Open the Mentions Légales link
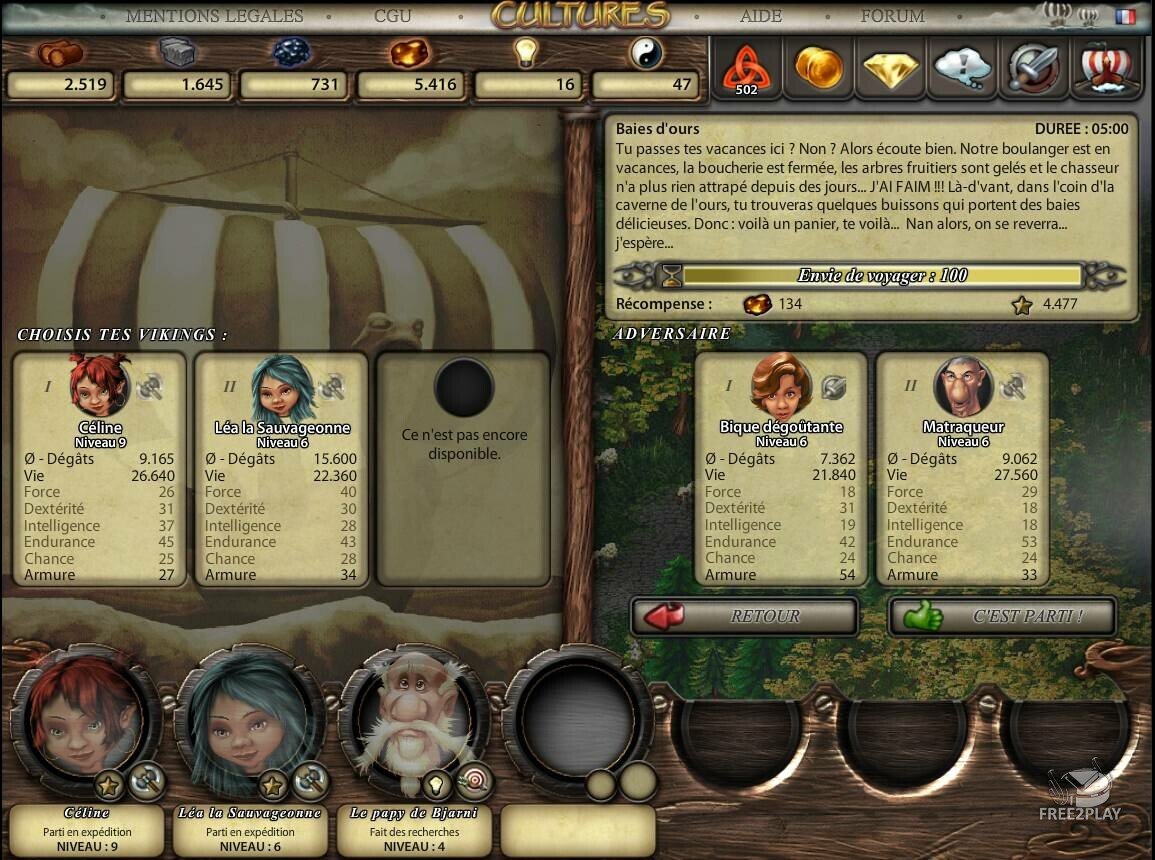 pyautogui.click(x=214, y=16)
